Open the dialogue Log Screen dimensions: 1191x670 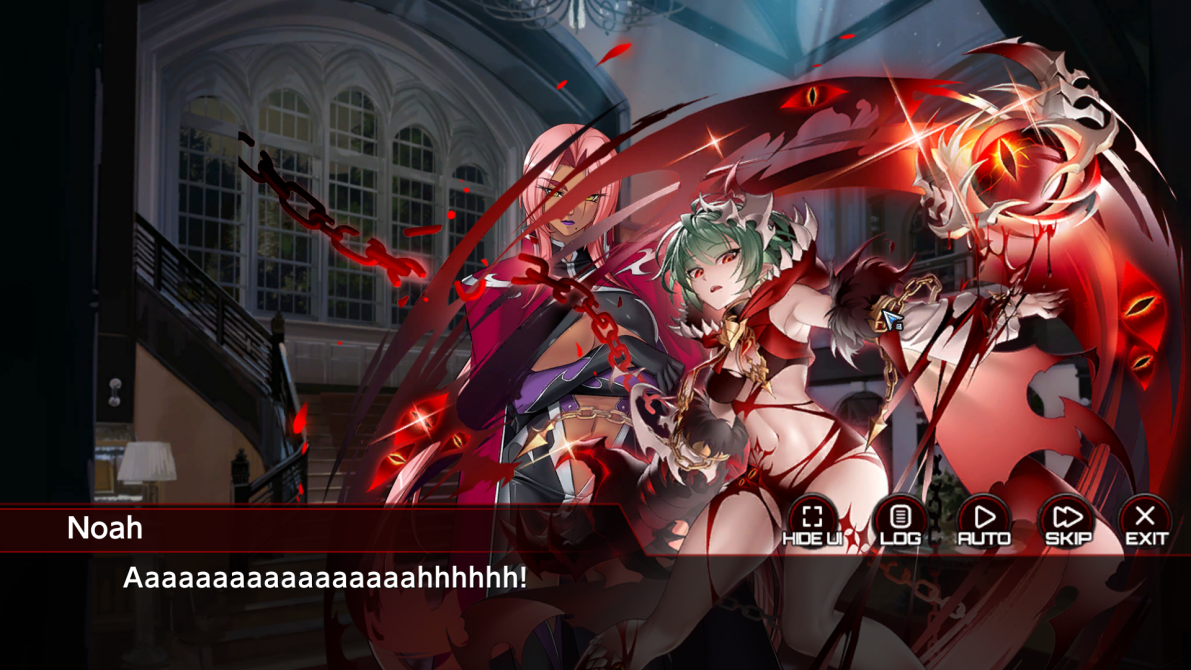[x=900, y=522]
